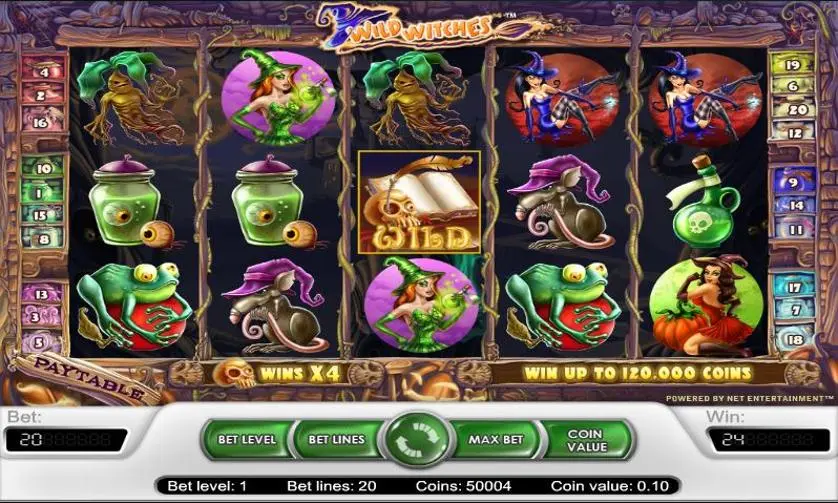Choose the Max Bet option
Viewport: 838px width, 503px height.
[x=498, y=439]
